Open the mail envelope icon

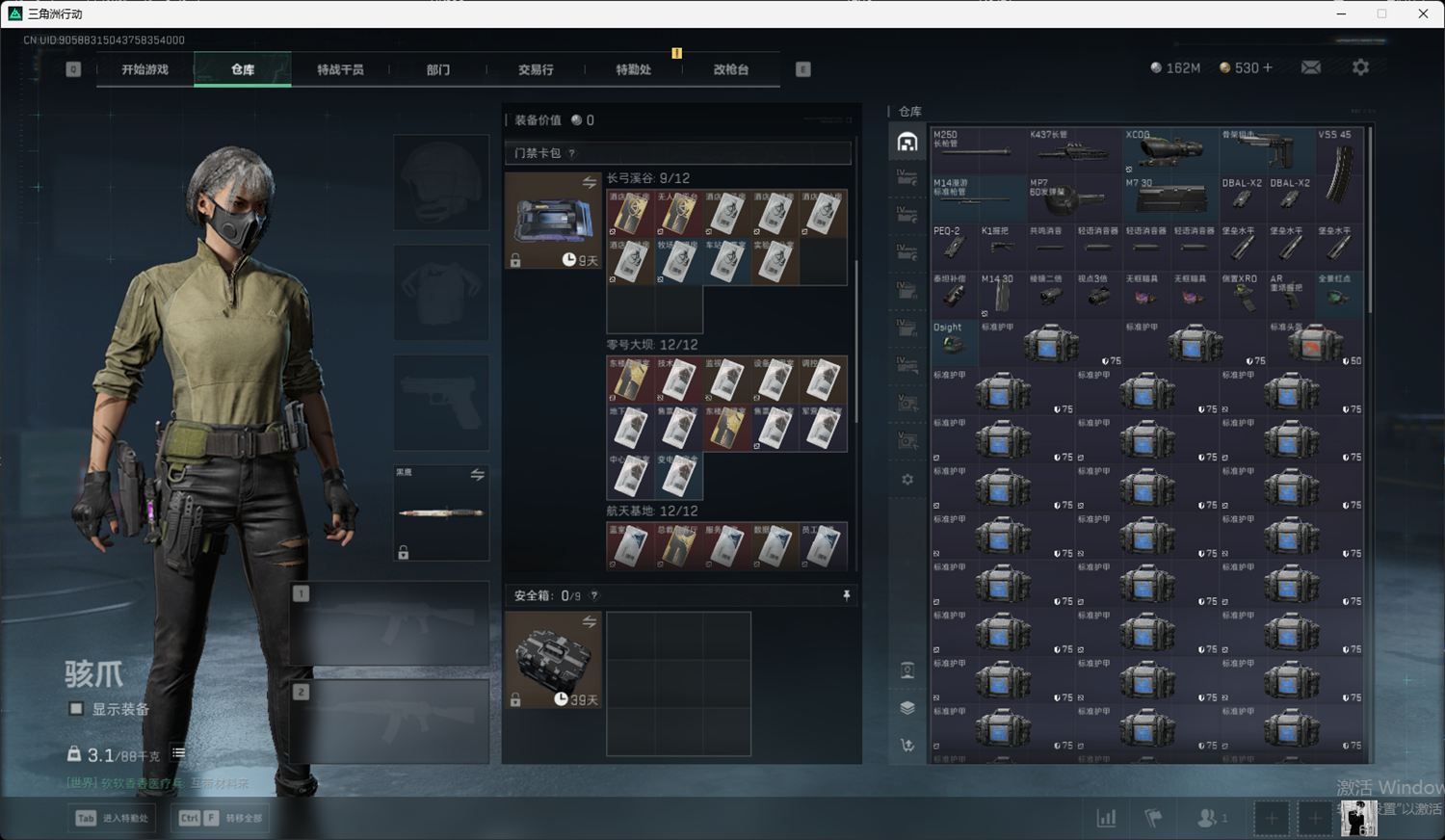tap(1311, 67)
